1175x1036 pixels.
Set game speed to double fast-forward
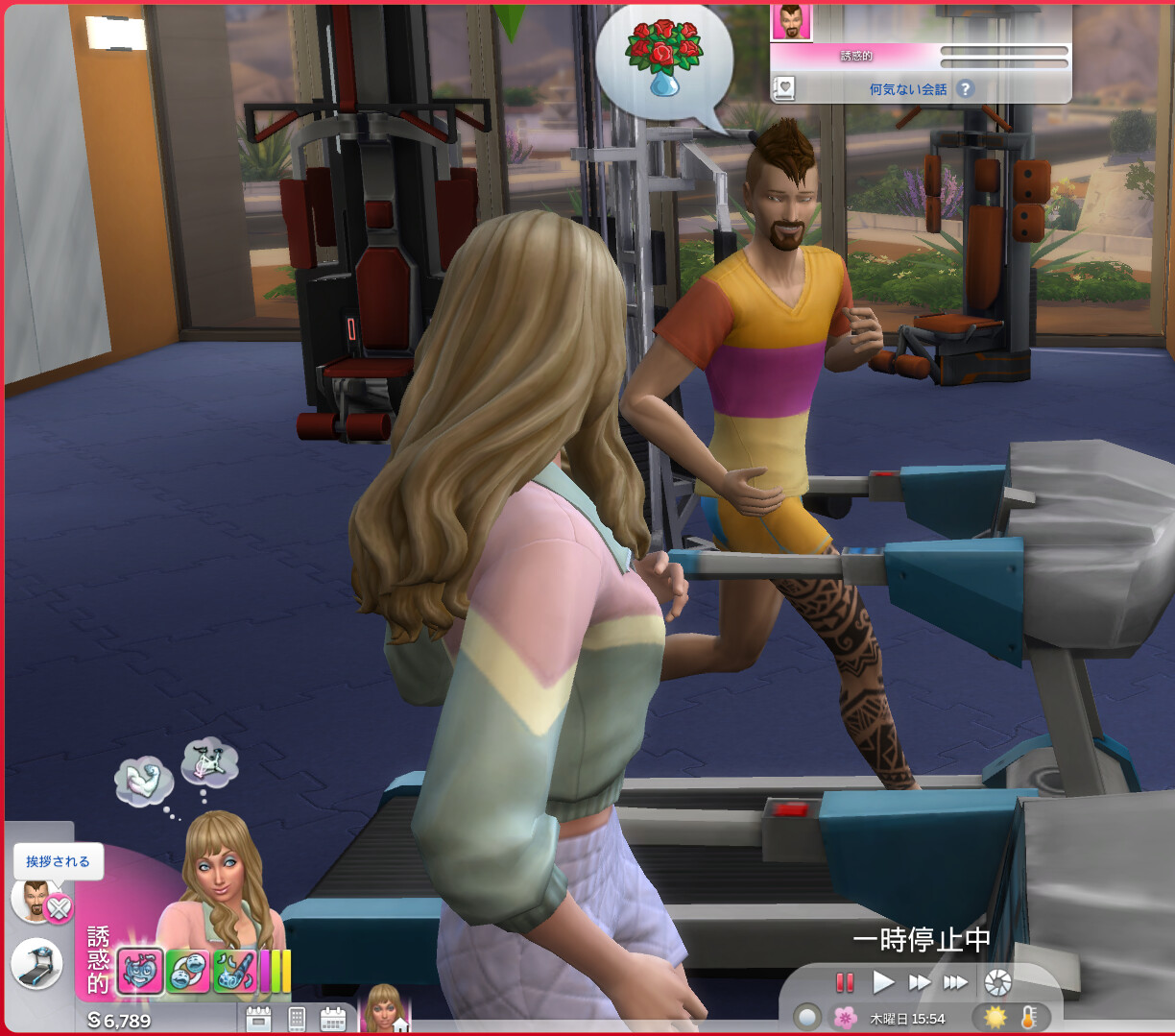click(x=920, y=982)
